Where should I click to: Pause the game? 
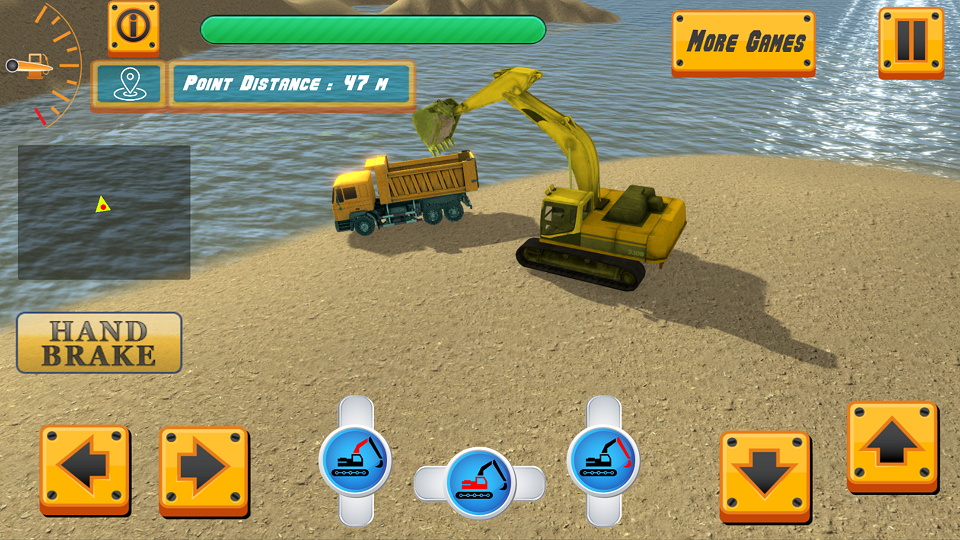910,41
